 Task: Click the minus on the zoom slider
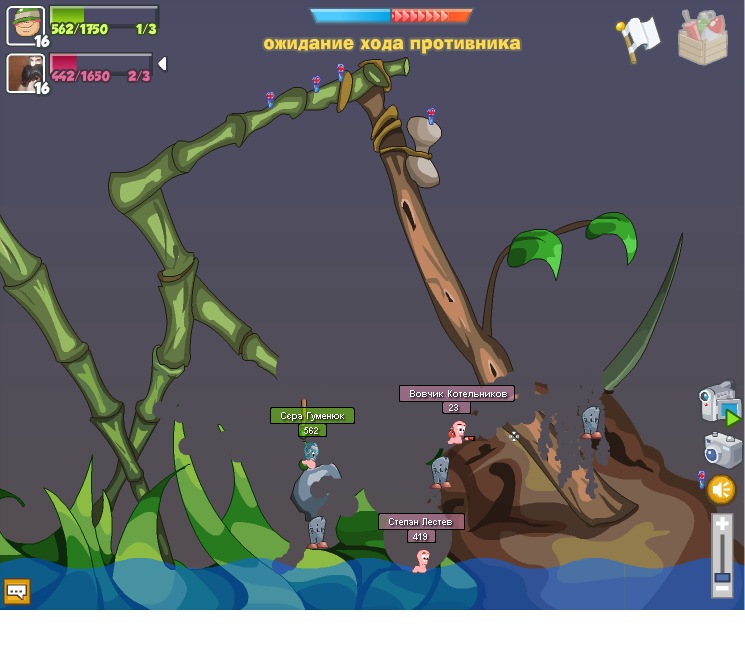coord(722,589)
